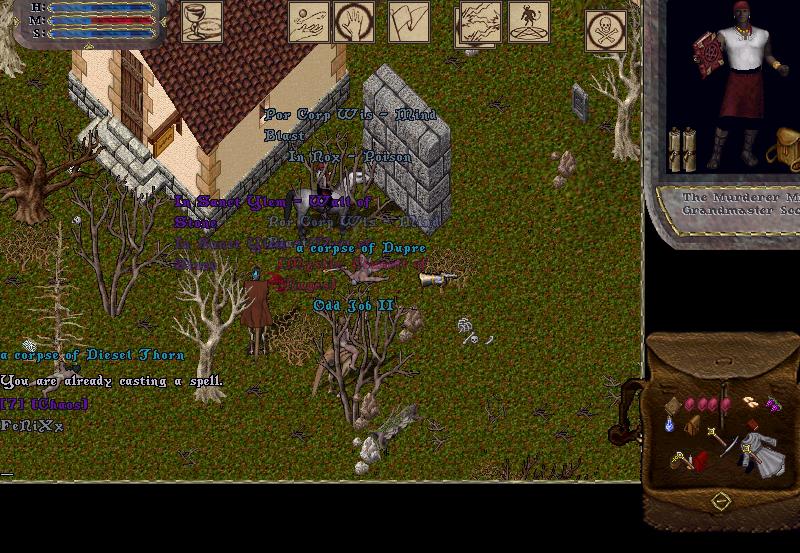Click the player status bars gump
The image size is (800, 553).
pyautogui.click(x=90, y=20)
